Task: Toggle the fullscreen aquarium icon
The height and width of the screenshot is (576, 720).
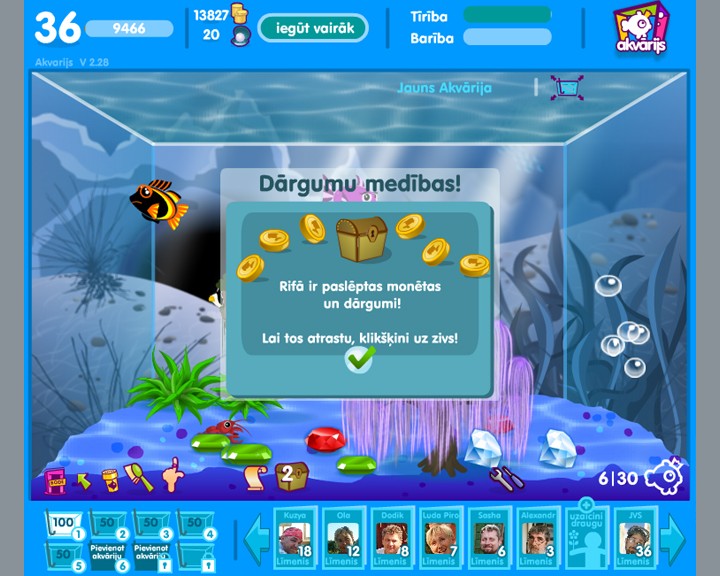Action: click(568, 88)
